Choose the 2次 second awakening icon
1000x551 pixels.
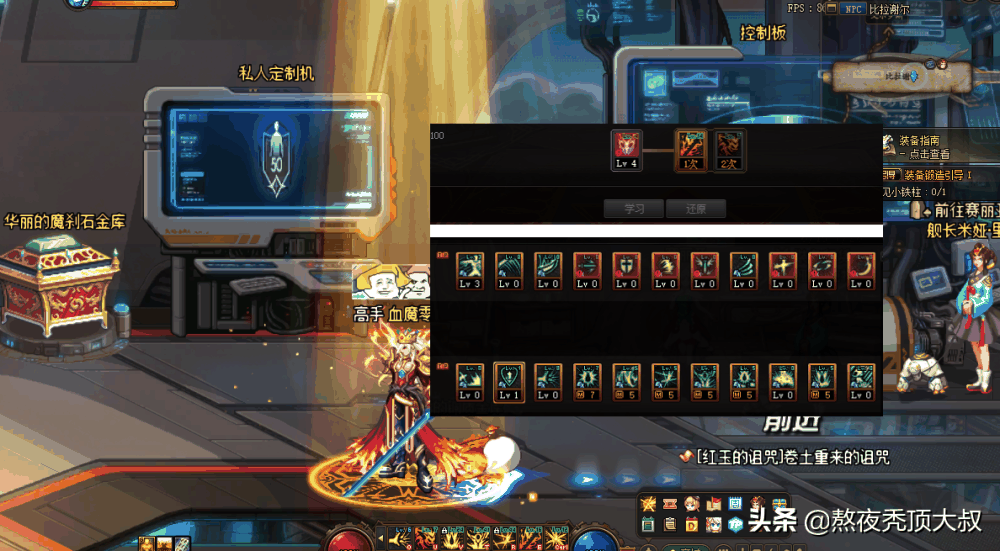(x=728, y=150)
